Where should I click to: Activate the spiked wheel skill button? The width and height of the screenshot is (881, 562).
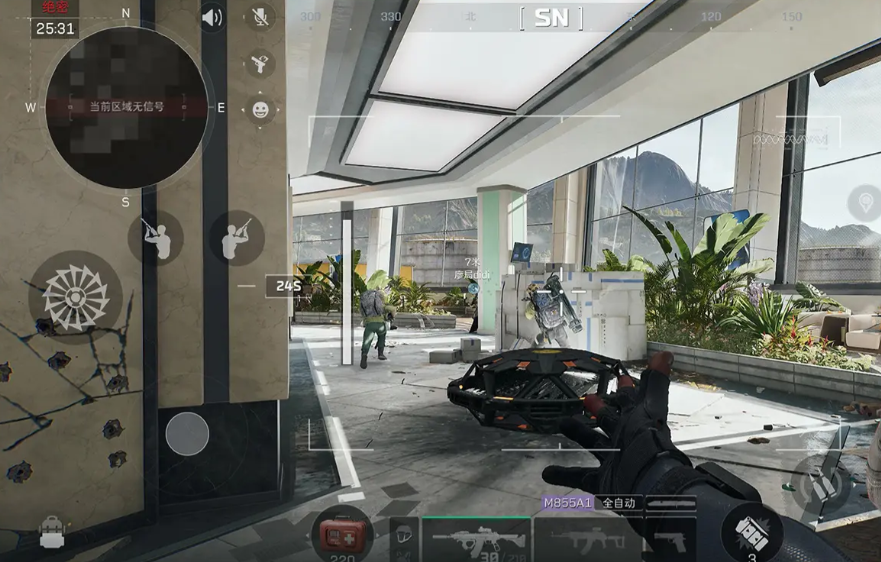coord(75,297)
